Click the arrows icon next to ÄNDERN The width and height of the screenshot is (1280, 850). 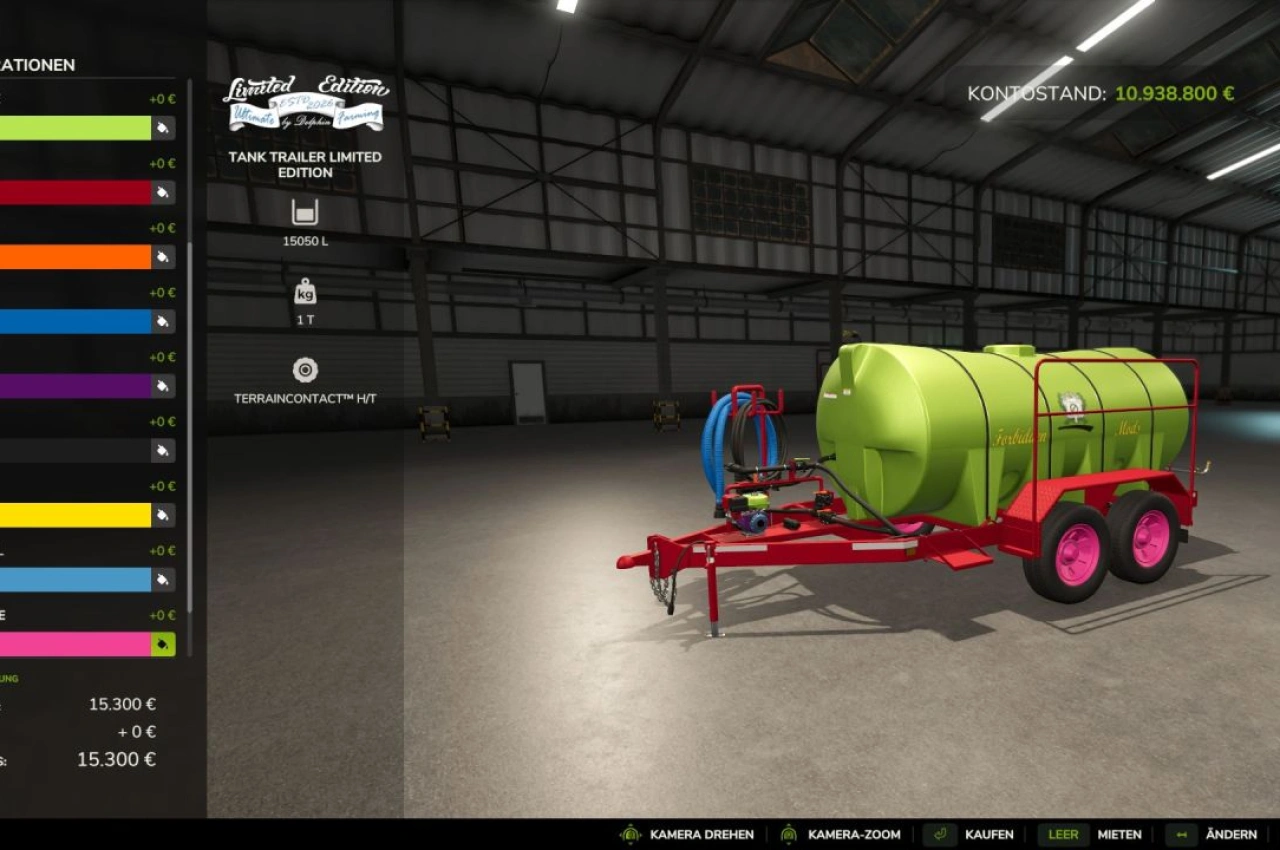click(1181, 834)
